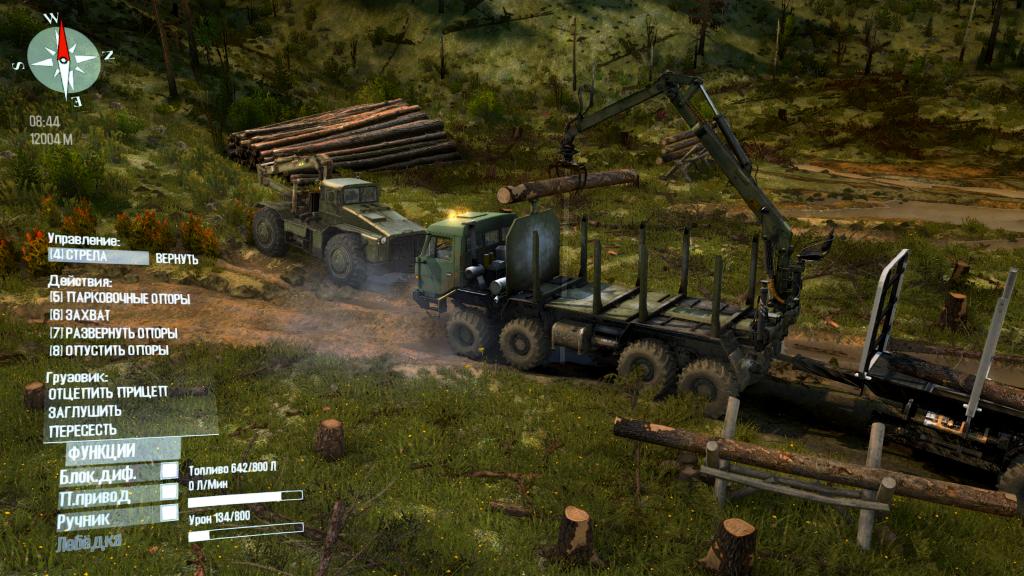Choose ОТПУСТИТЬ ОПОРЫ action
The image size is (1024, 576).
[108, 351]
